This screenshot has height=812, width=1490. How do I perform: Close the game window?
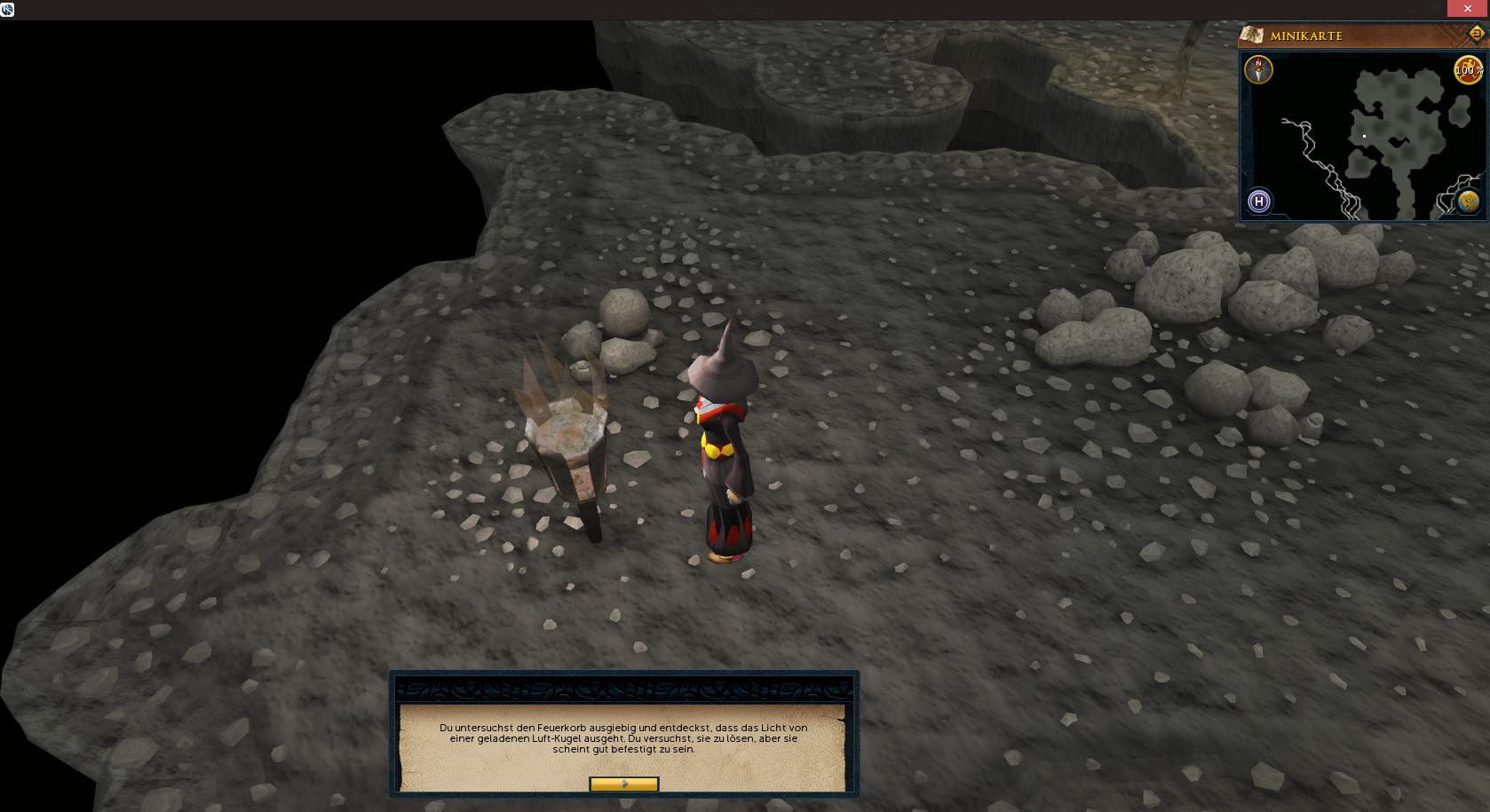[x=1468, y=9]
